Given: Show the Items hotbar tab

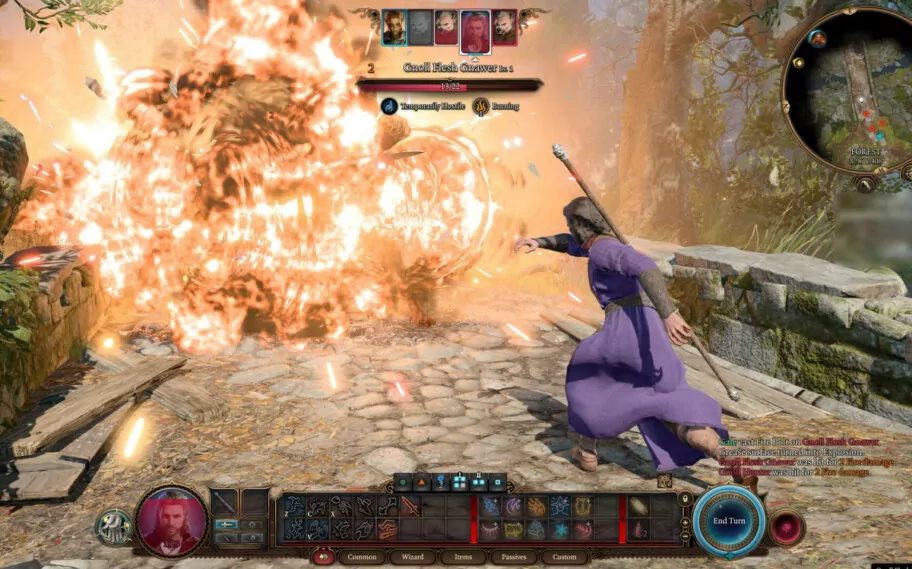Looking at the screenshot, I should coord(462,557).
